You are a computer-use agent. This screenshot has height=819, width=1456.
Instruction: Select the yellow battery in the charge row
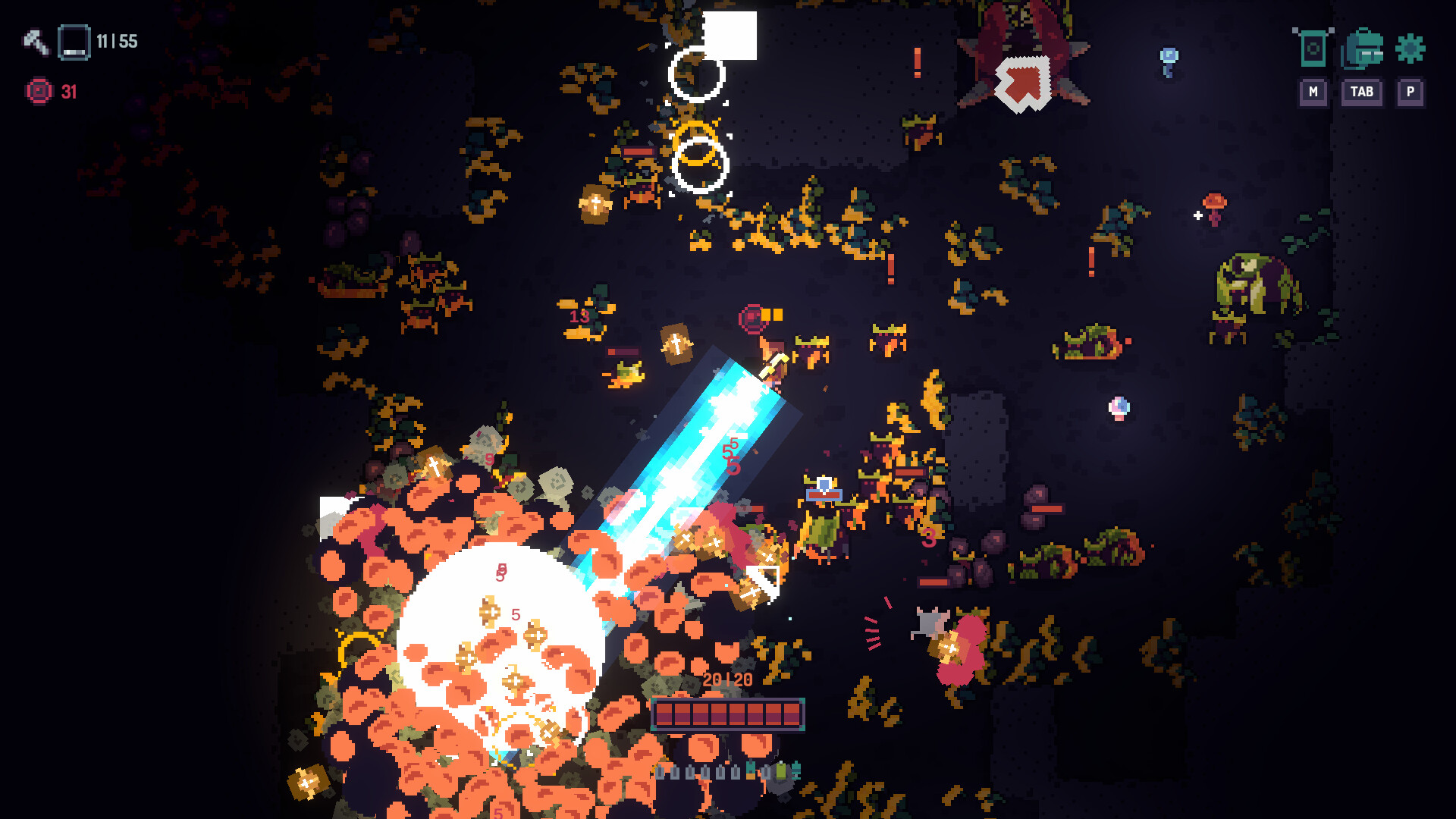tap(750, 772)
